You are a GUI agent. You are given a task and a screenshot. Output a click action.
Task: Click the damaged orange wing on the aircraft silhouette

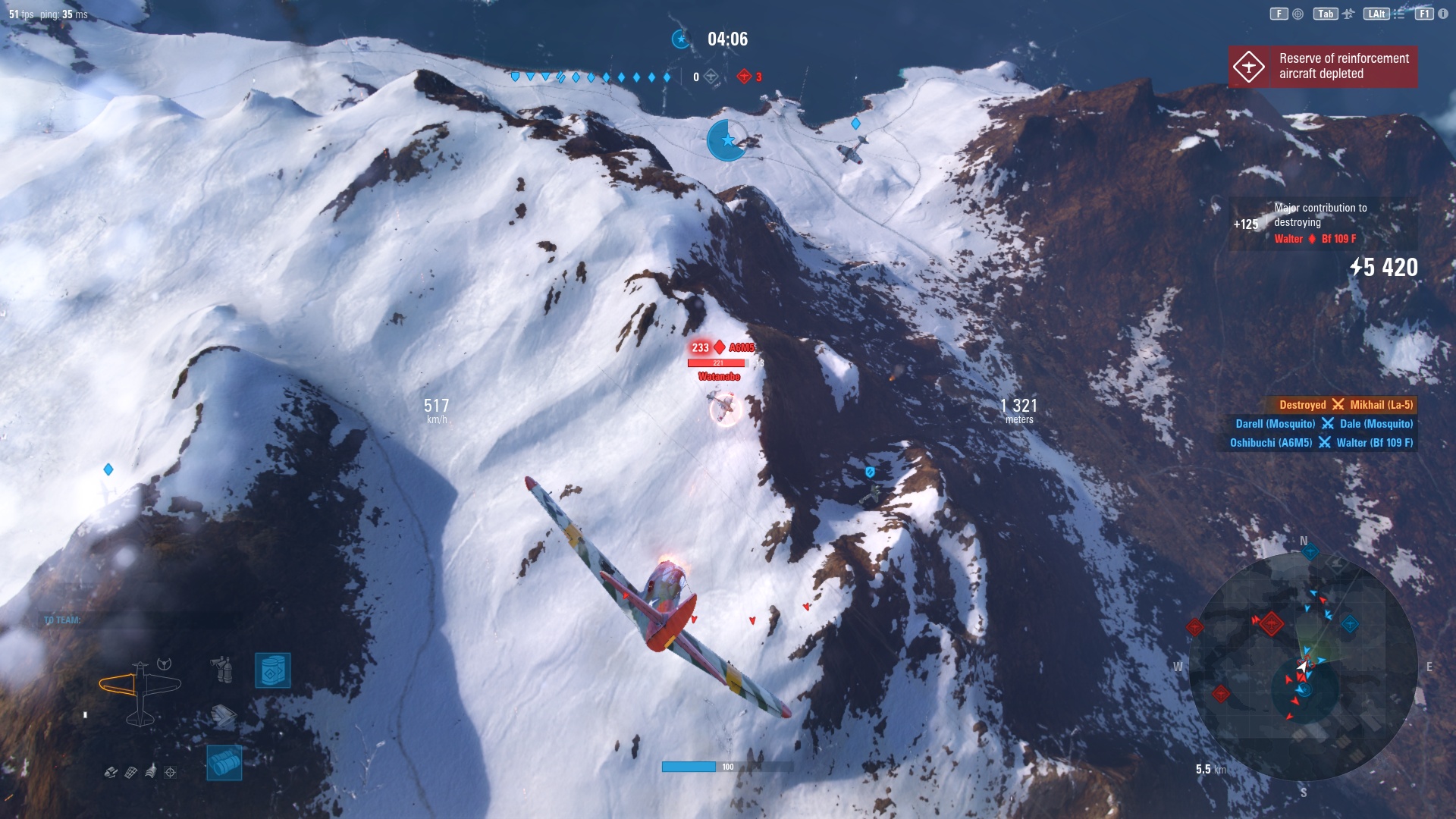117,683
